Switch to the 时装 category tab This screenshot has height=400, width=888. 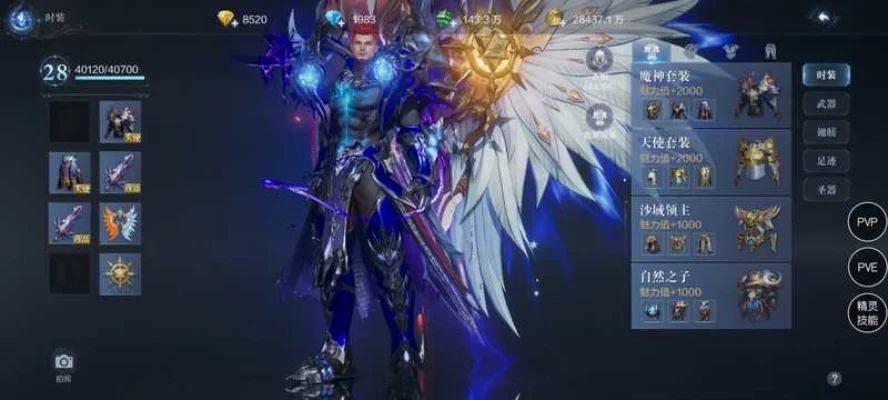point(826,74)
